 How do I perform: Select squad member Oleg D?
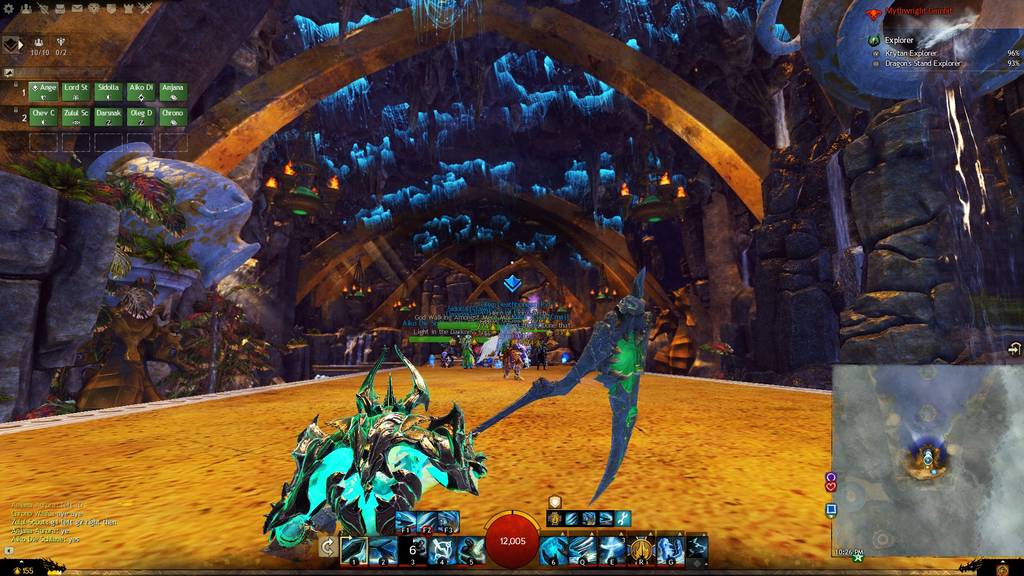pos(140,117)
